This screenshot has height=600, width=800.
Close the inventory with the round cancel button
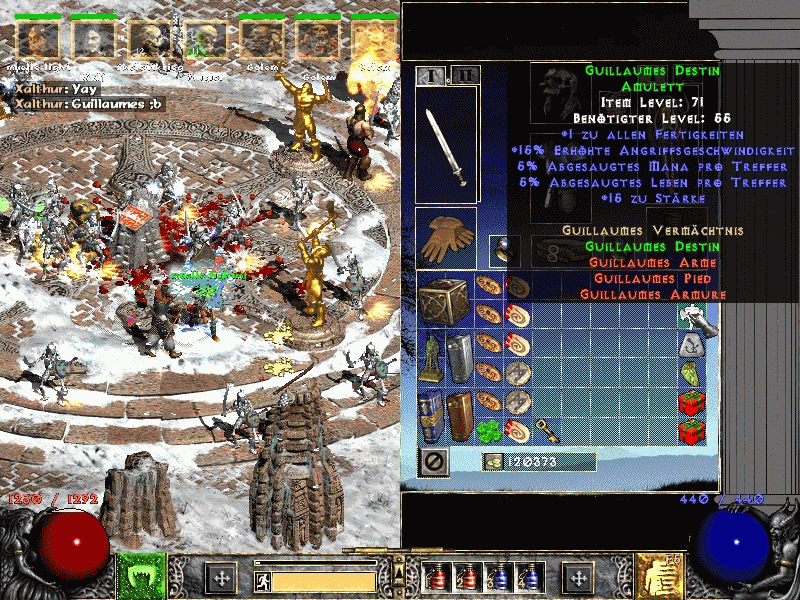434,462
